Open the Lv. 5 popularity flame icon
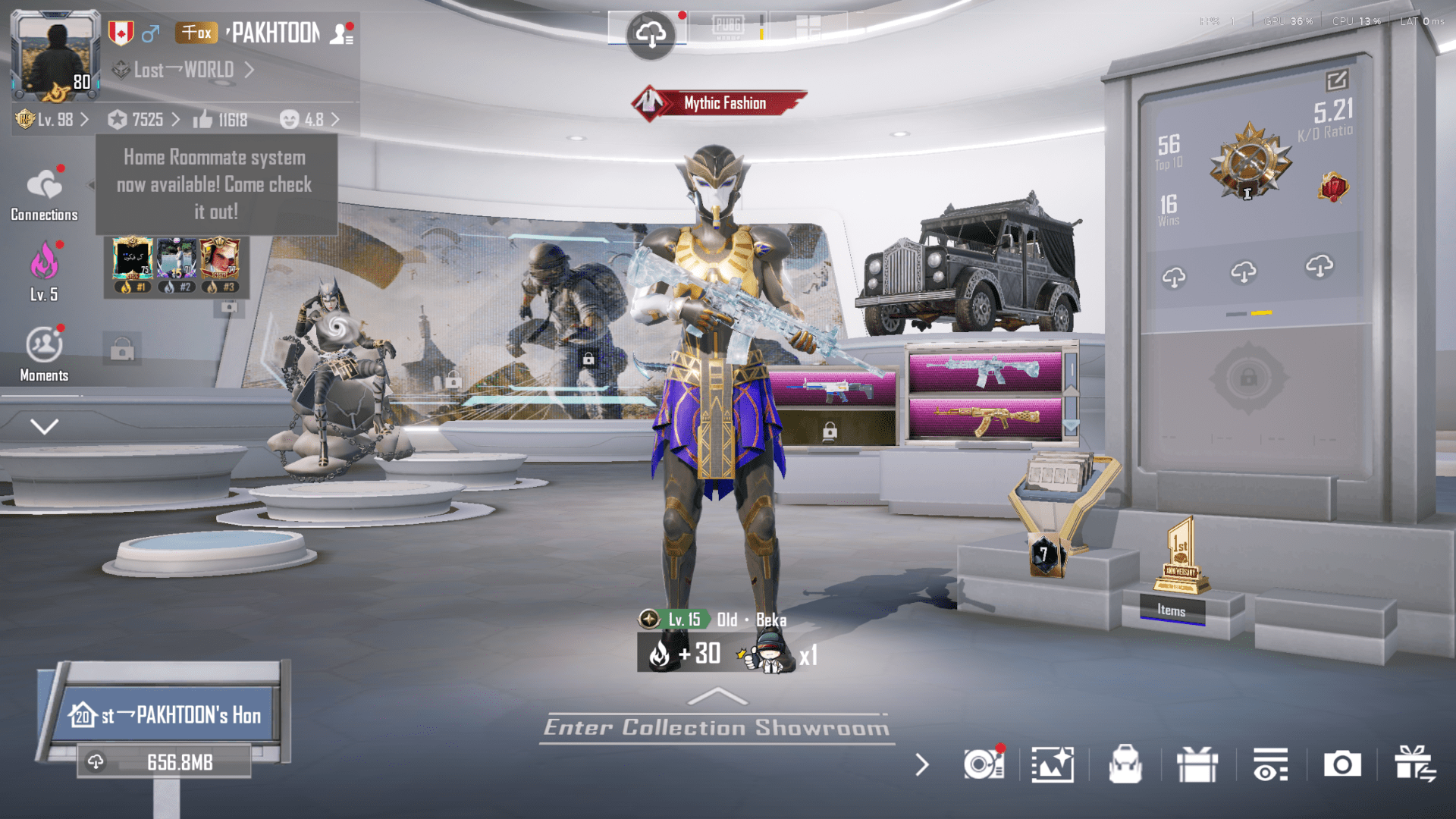1456x819 pixels. click(x=44, y=267)
